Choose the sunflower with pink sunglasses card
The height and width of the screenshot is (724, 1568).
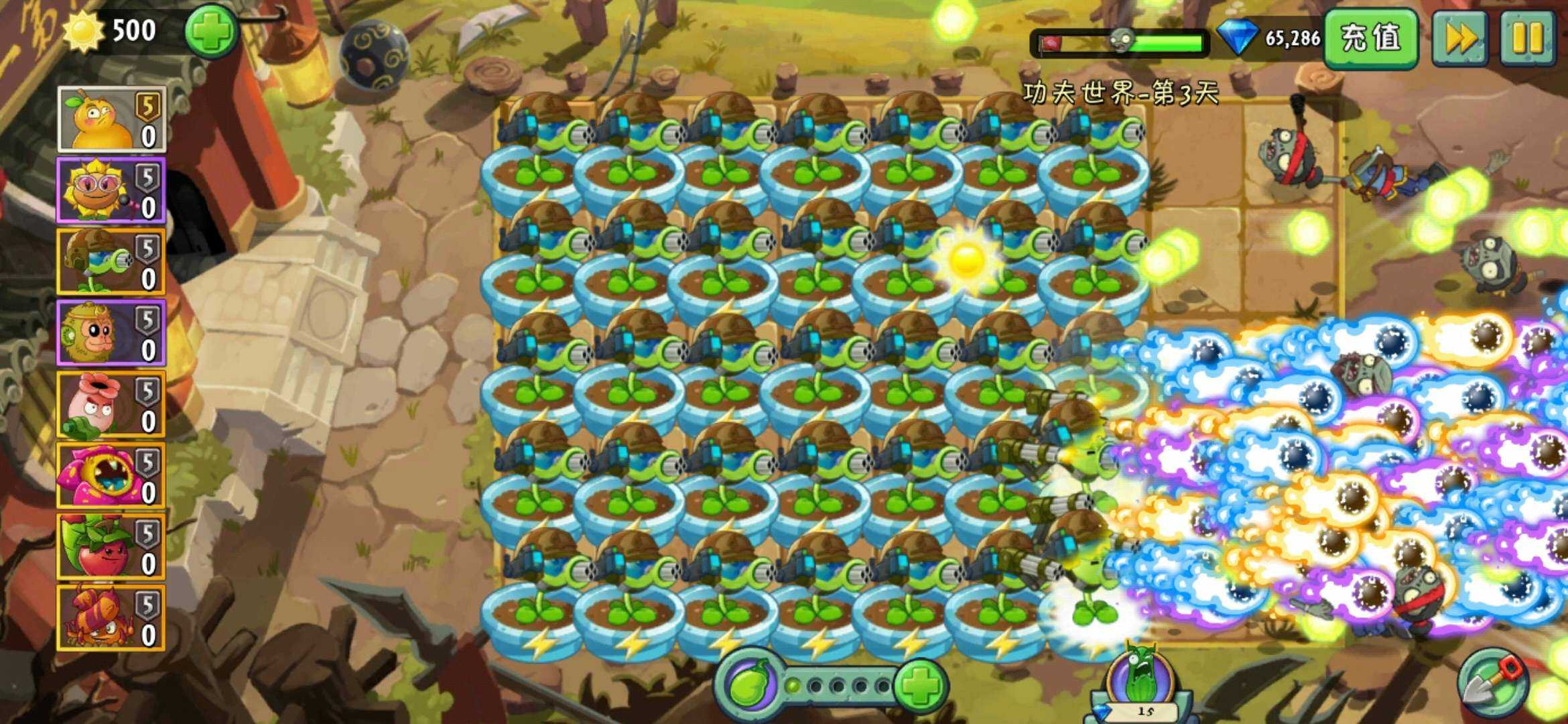[x=111, y=191]
